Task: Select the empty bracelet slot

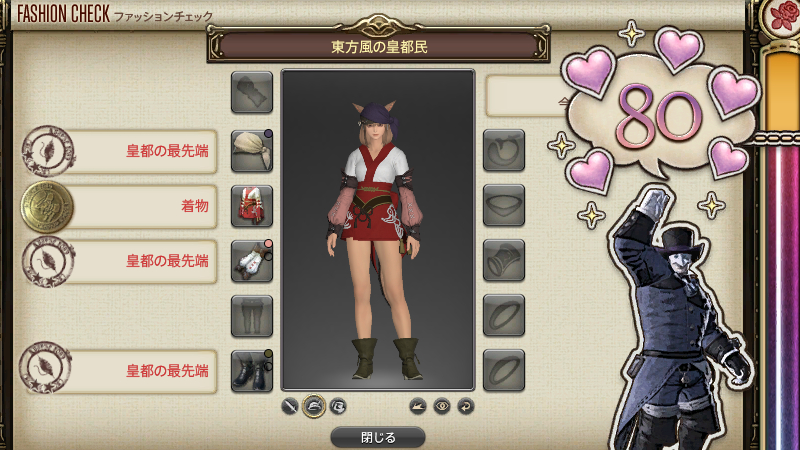Action: pyautogui.click(x=504, y=261)
